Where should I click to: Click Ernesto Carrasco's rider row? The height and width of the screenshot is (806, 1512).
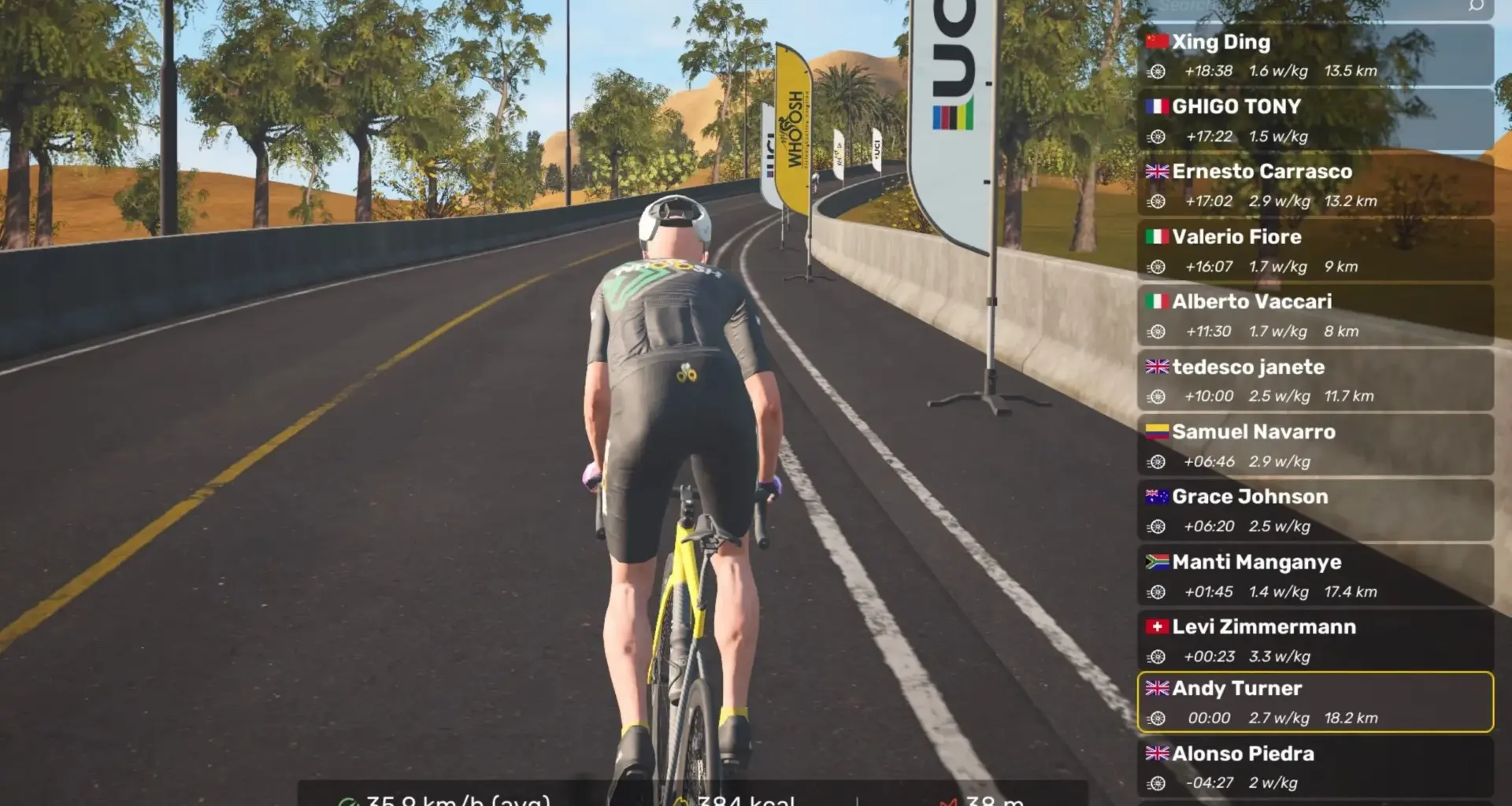click(x=1315, y=186)
